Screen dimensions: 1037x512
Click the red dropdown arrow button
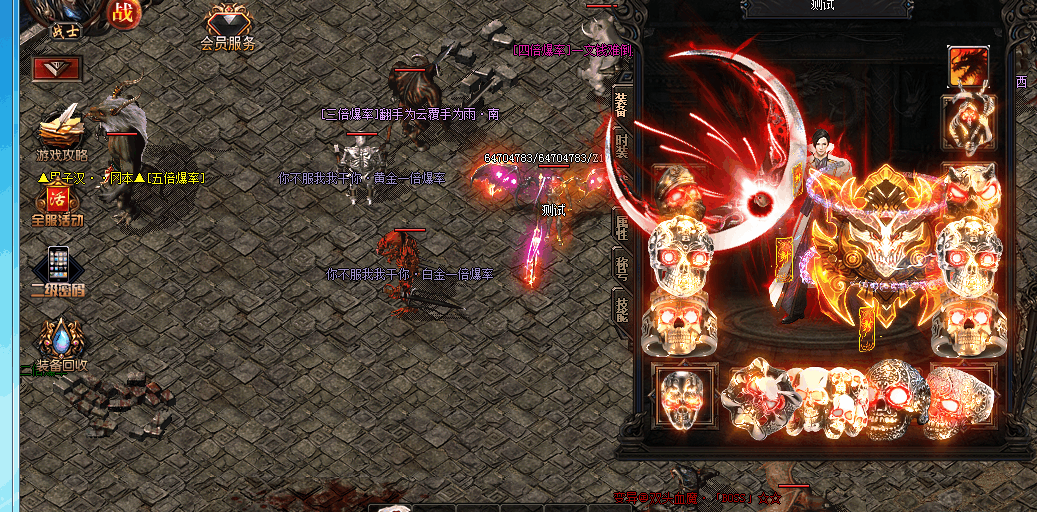click(57, 68)
